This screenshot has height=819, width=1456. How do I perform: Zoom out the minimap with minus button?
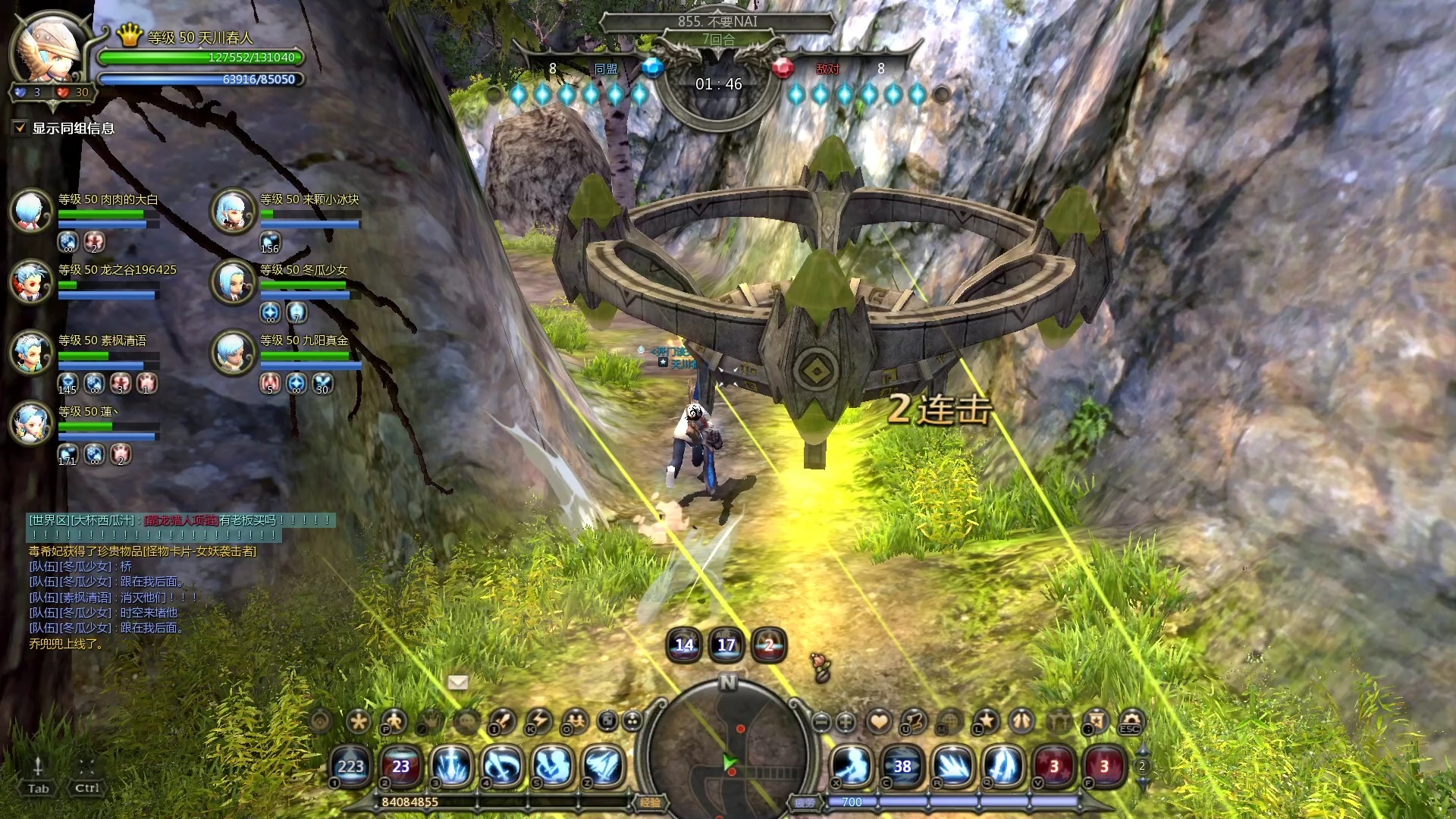pos(821,722)
